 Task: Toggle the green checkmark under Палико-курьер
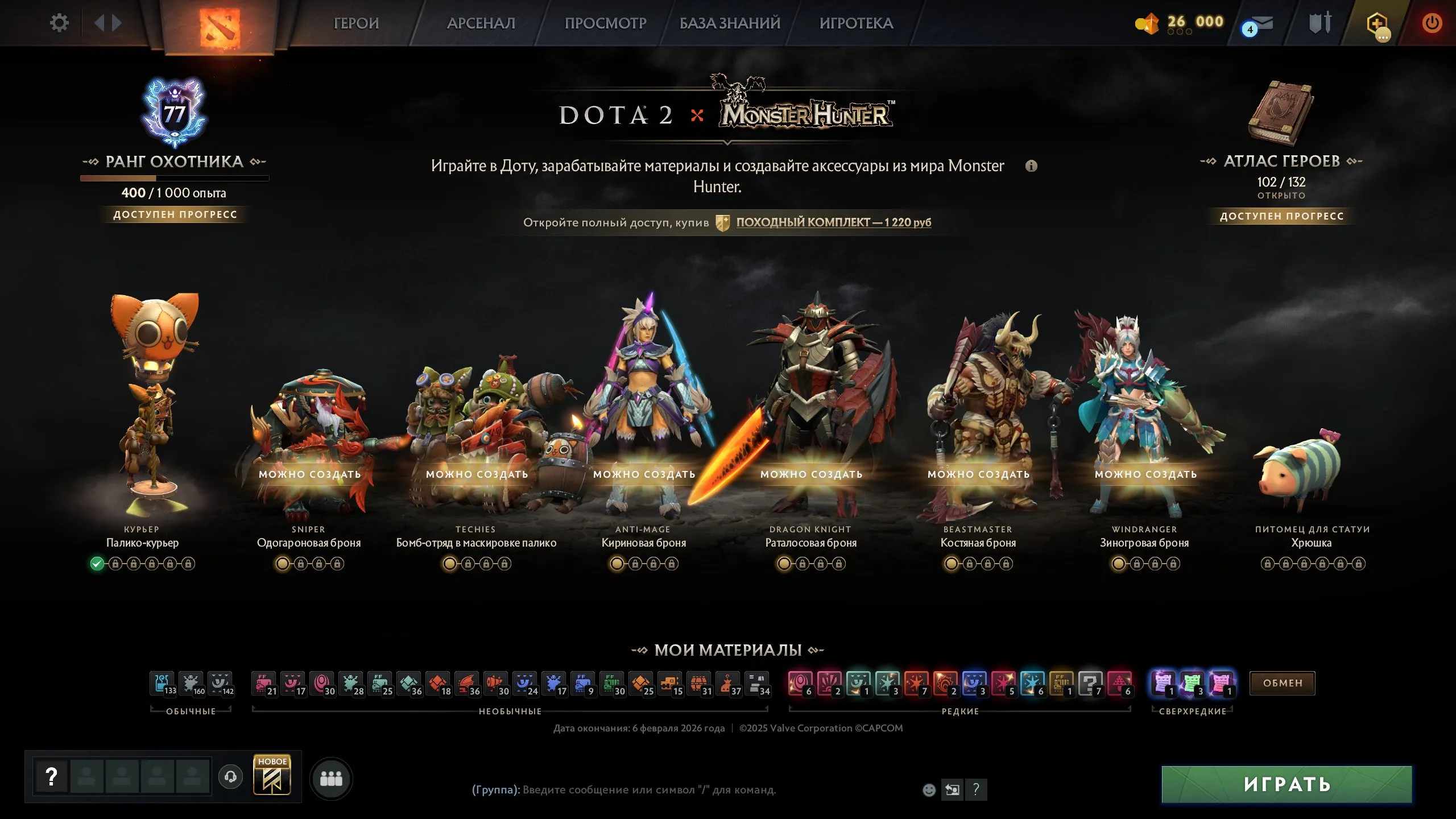click(97, 565)
